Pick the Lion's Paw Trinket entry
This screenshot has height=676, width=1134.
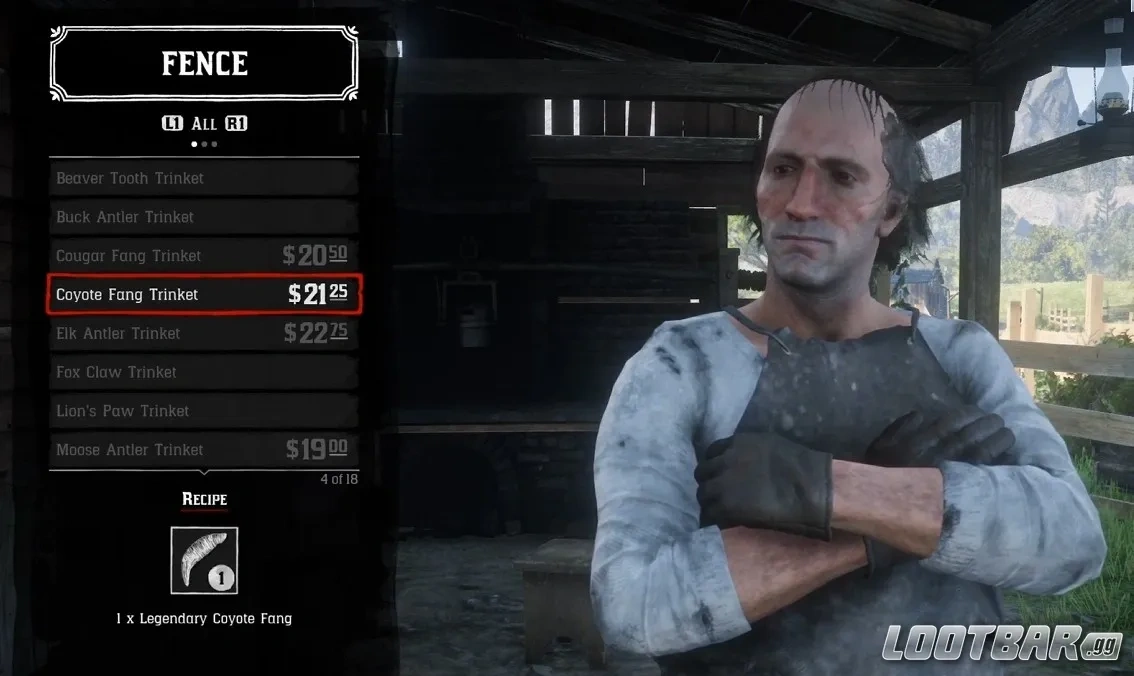point(204,411)
